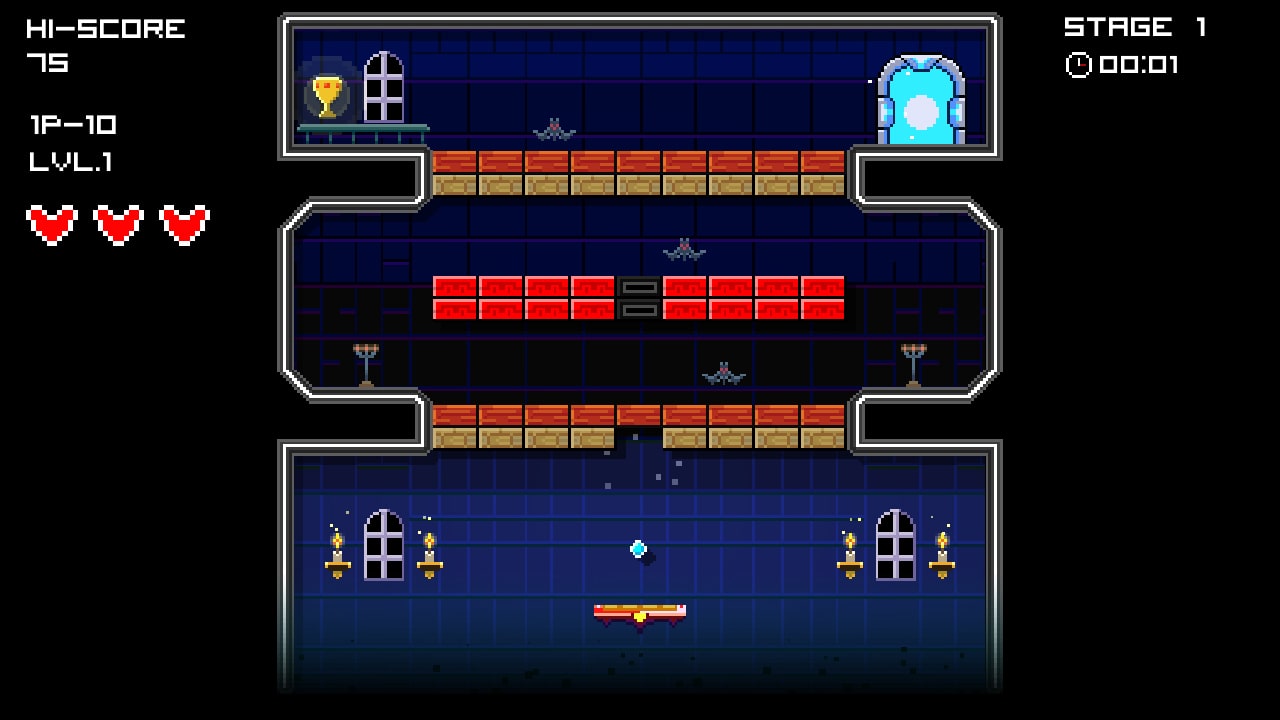The height and width of the screenshot is (720, 1280).
Task: Click the diamond ball above the paddle
Action: tap(636, 548)
